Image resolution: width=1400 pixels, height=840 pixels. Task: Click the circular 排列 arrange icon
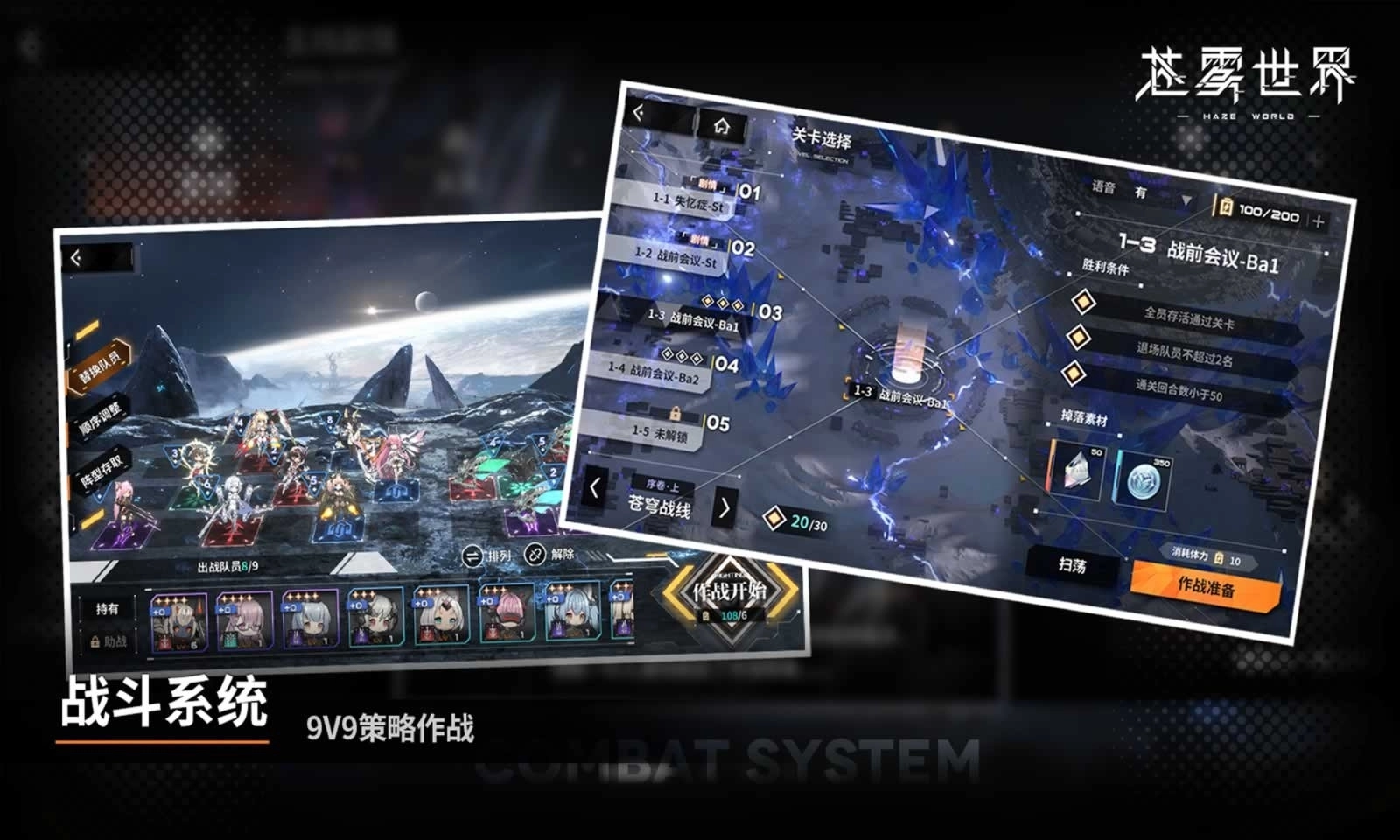point(472,556)
